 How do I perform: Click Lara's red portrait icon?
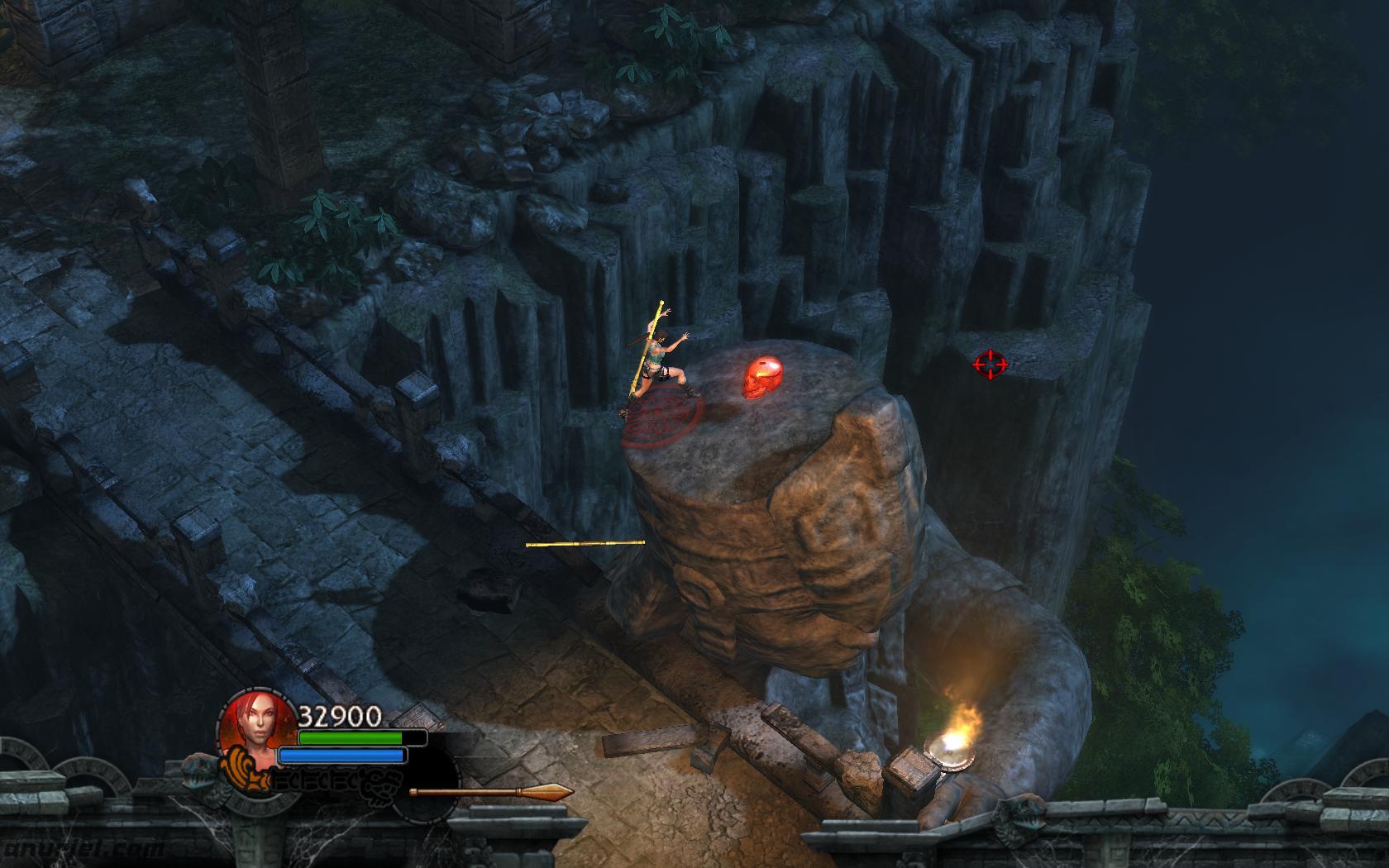coord(258,720)
